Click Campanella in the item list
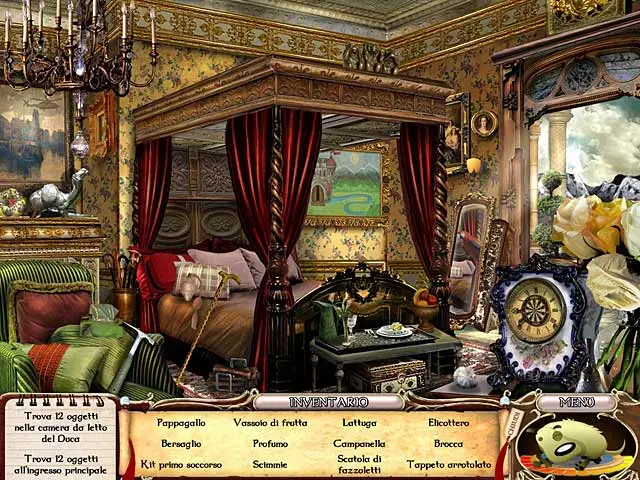 359,443
